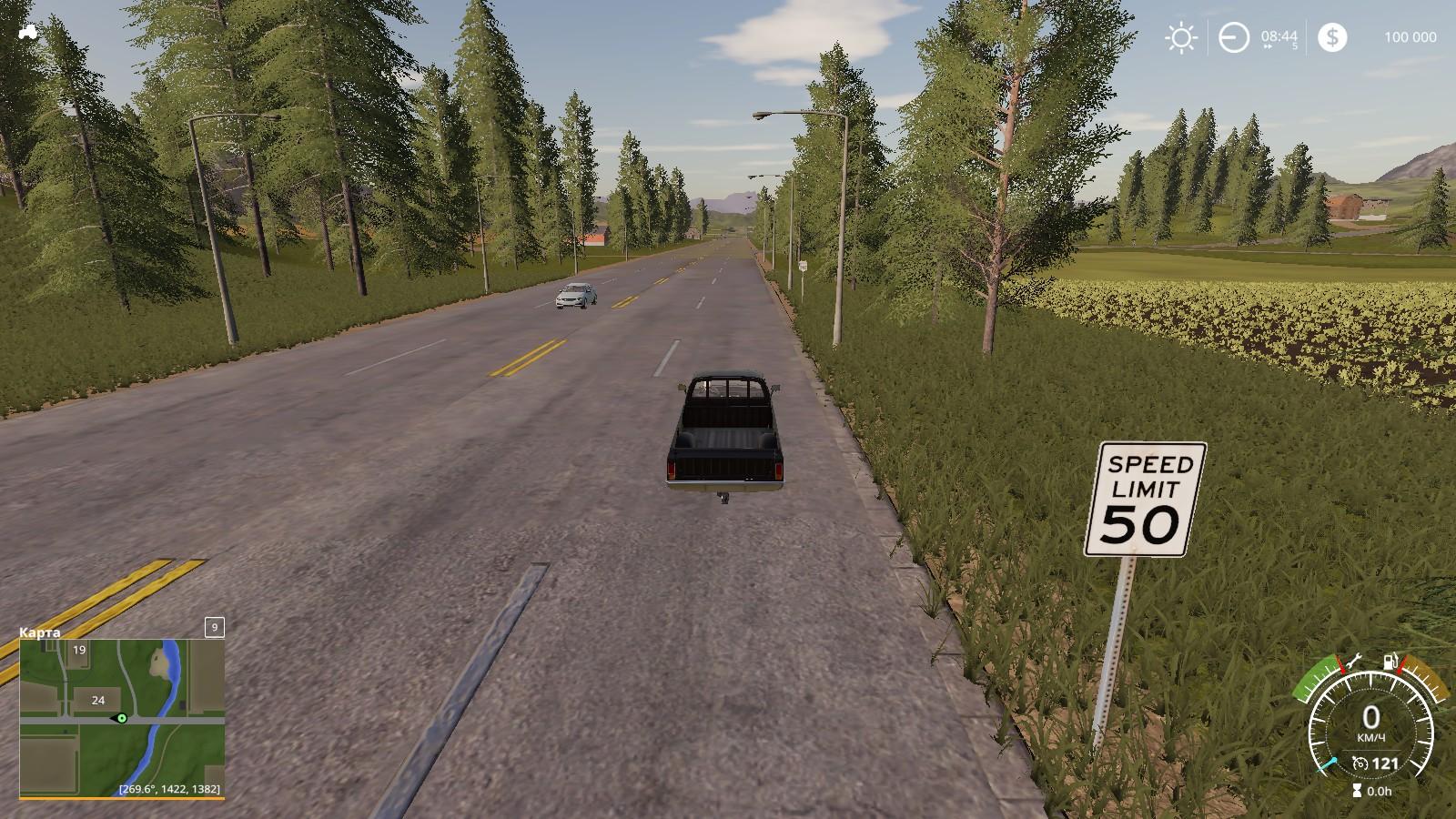Click the sun weather icon
The height and width of the screenshot is (819, 1456).
pos(1181,37)
